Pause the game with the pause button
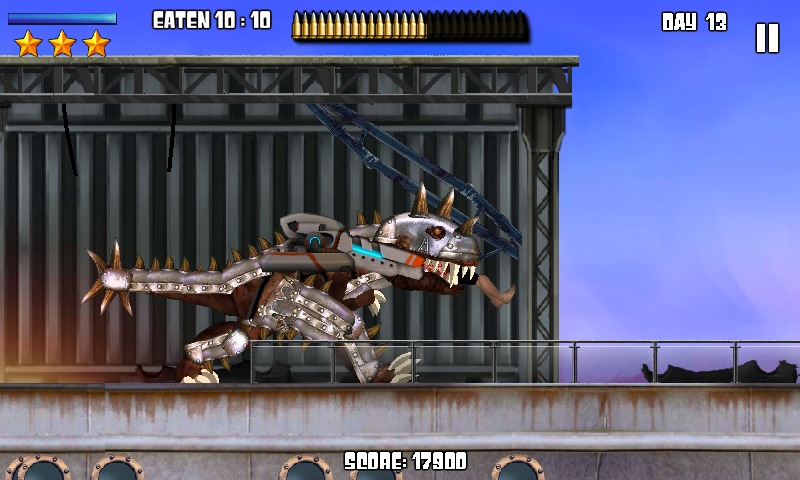This screenshot has width=800, height=480. tap(766, 38)
